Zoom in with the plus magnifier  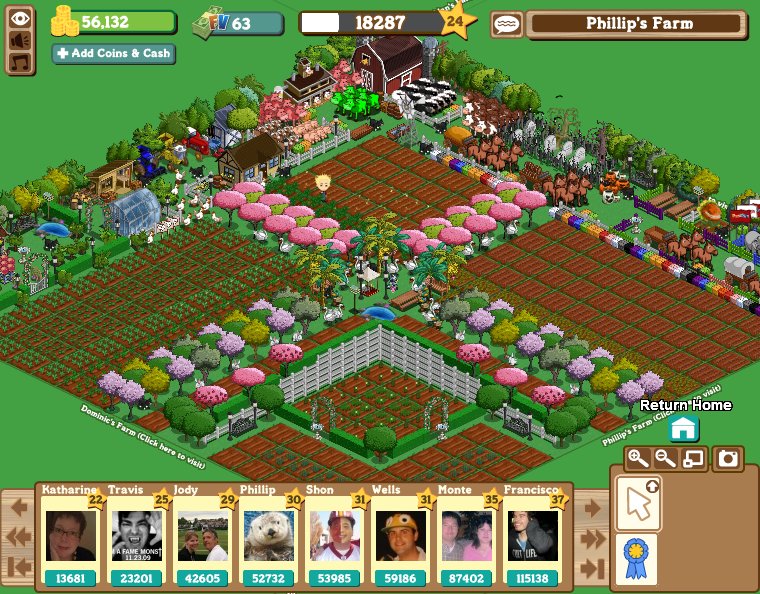(637, 459)
